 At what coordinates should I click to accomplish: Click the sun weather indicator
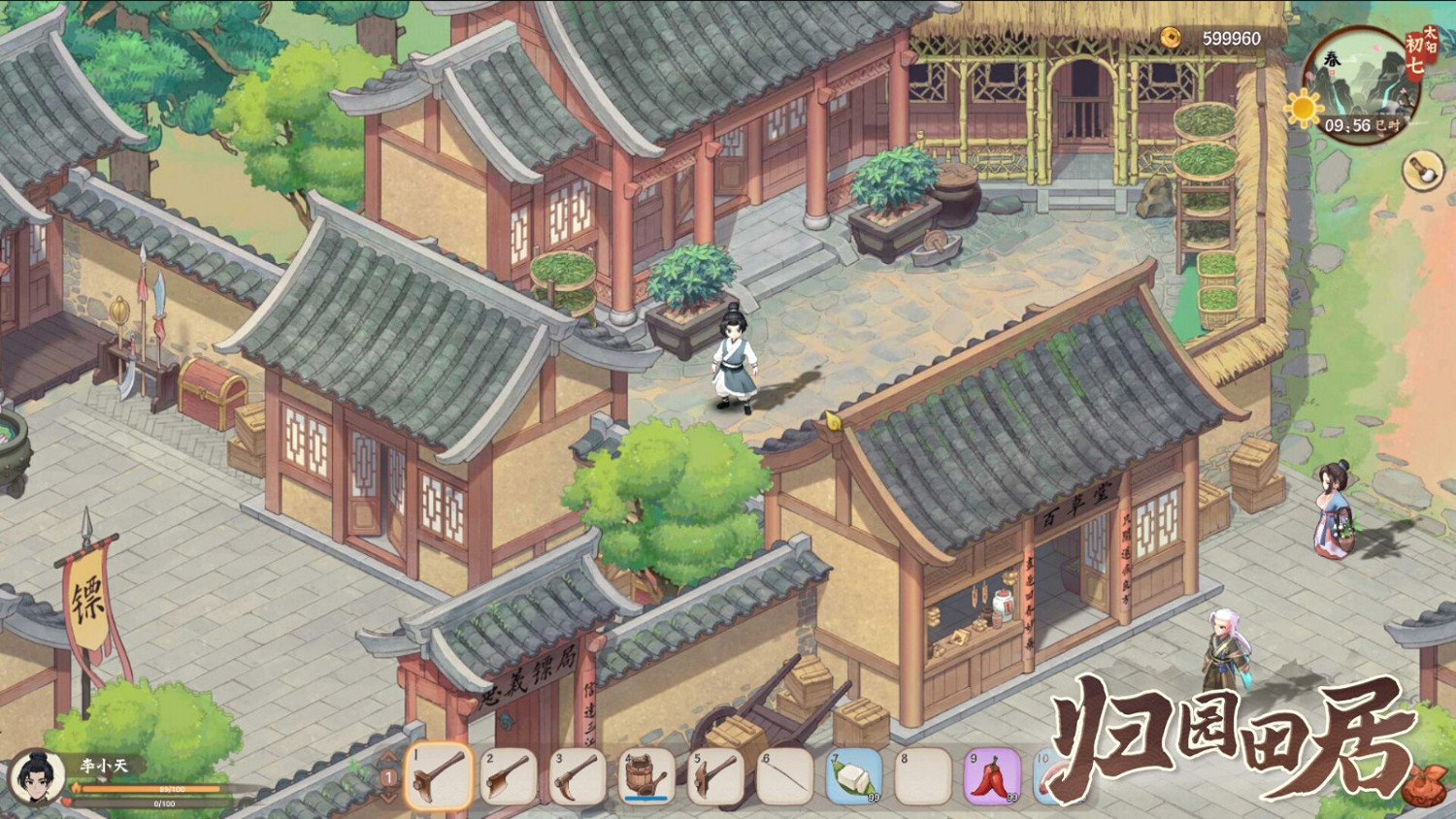click(x=1304, y=108)
